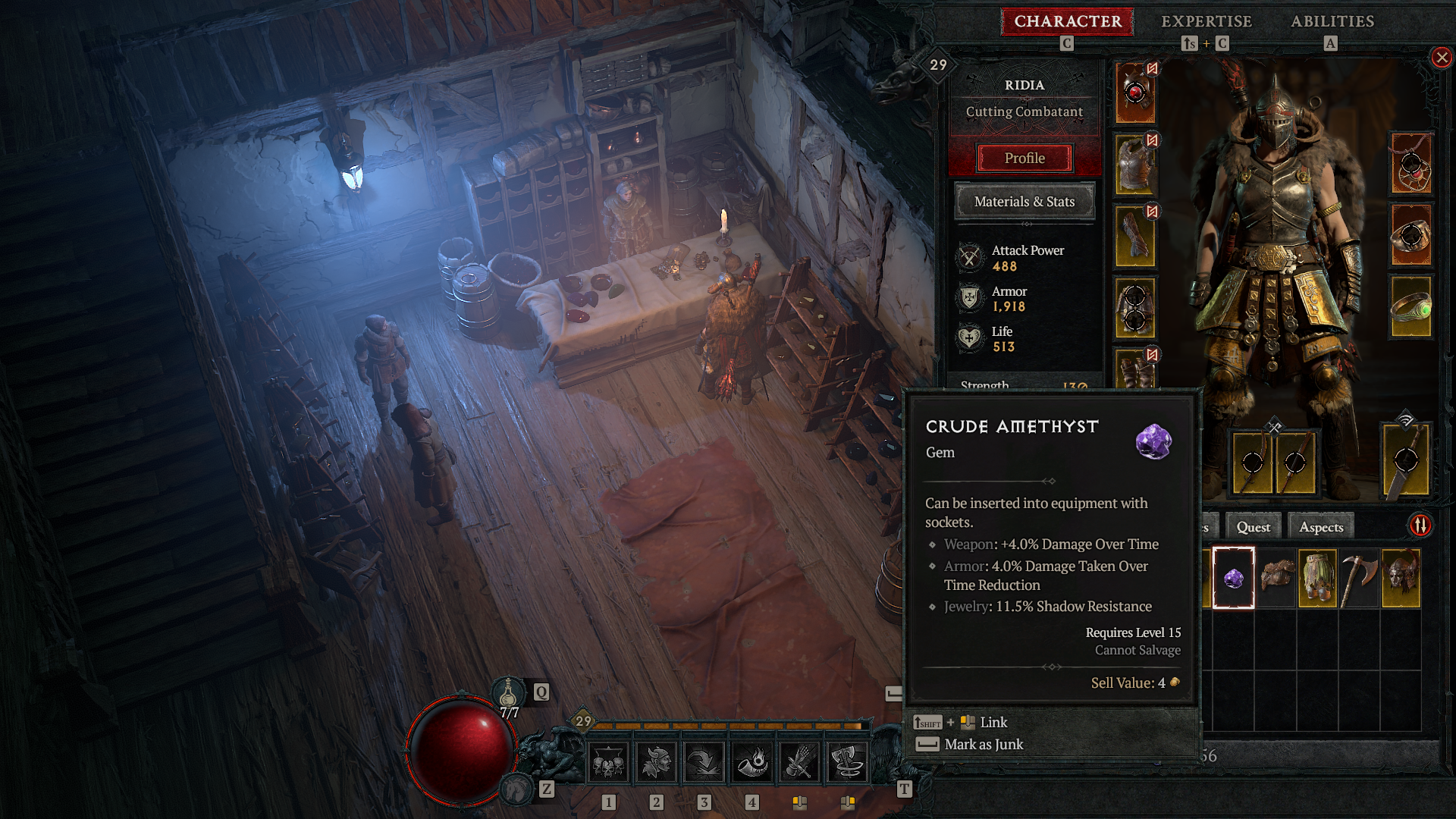The image size is (1456, 819).
Task: Open the Materials & Stats panel
Action: coord(1025,201)
